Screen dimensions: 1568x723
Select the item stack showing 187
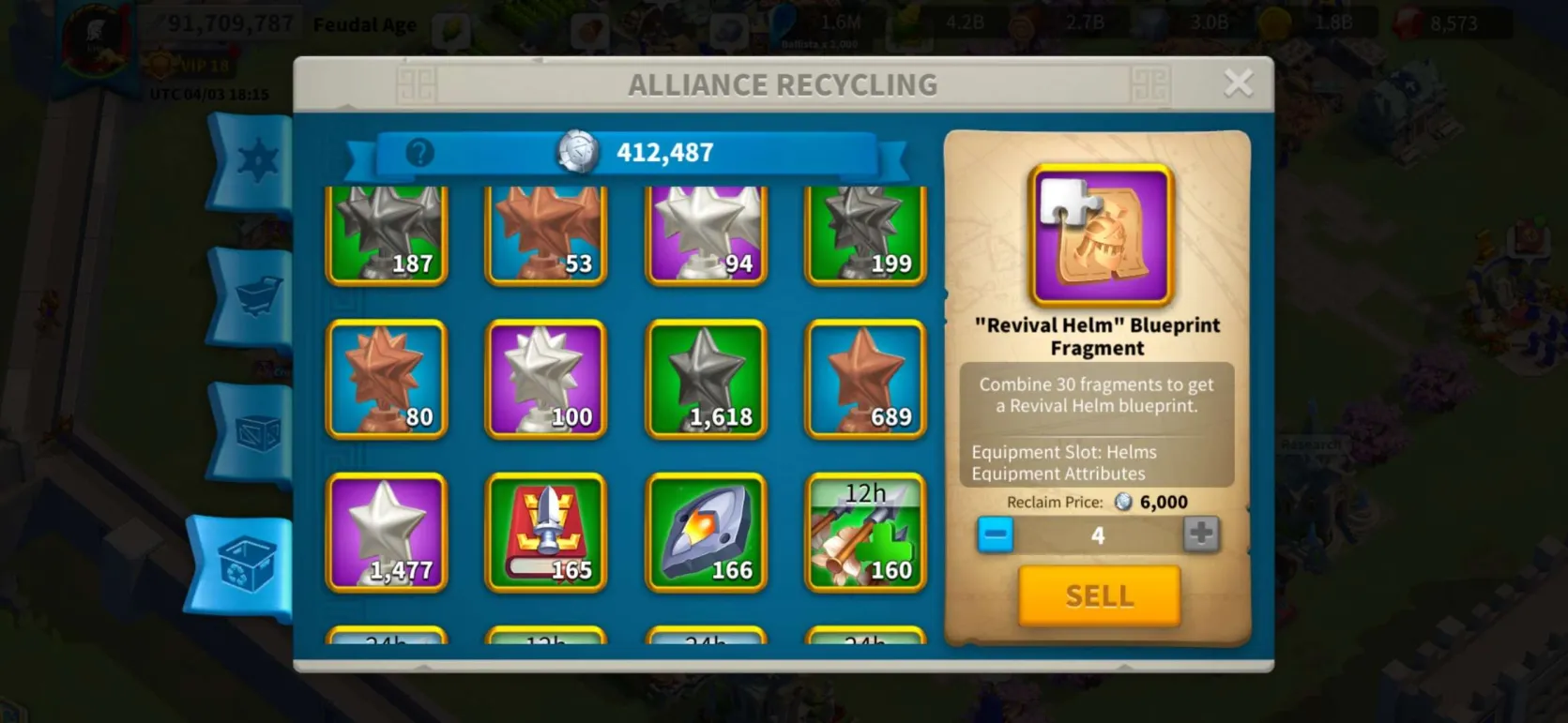[387, 234]
